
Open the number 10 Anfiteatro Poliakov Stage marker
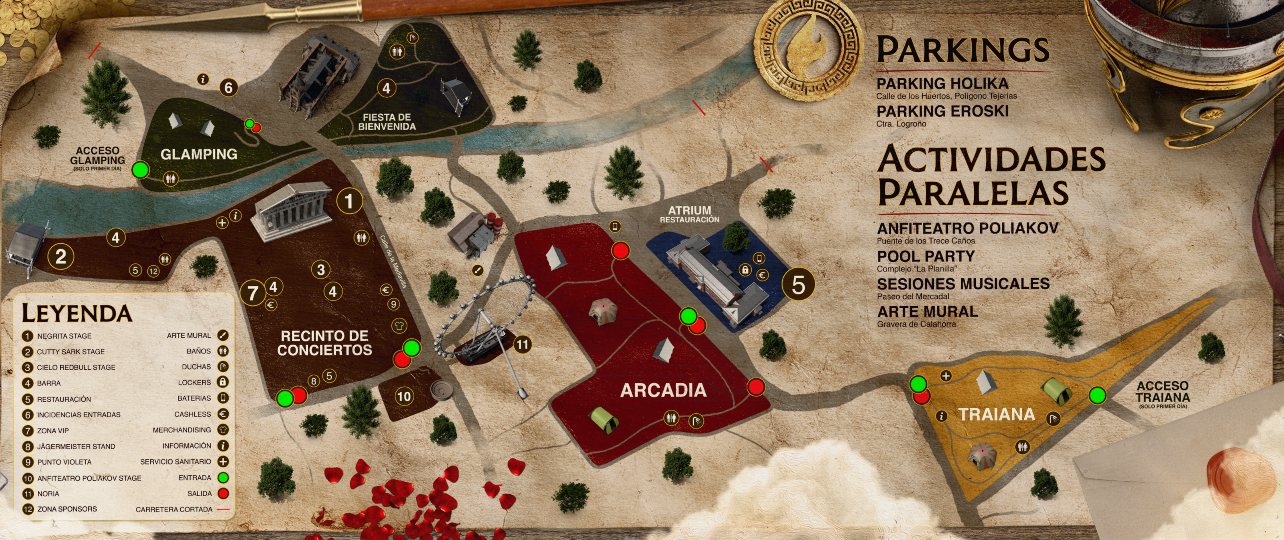[x=404, y=396]
